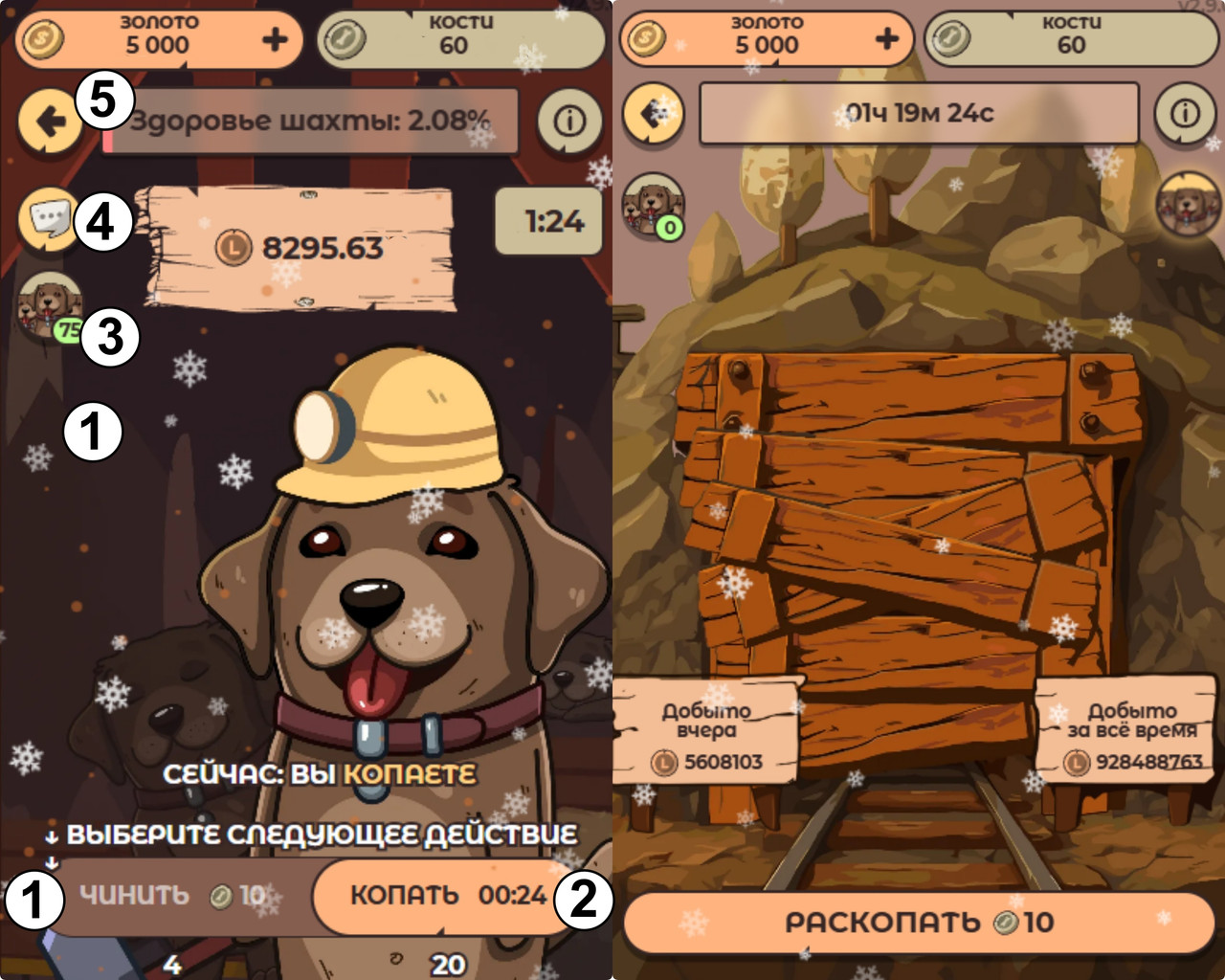Open the dog avatar with 75 badge

point(47,304)
